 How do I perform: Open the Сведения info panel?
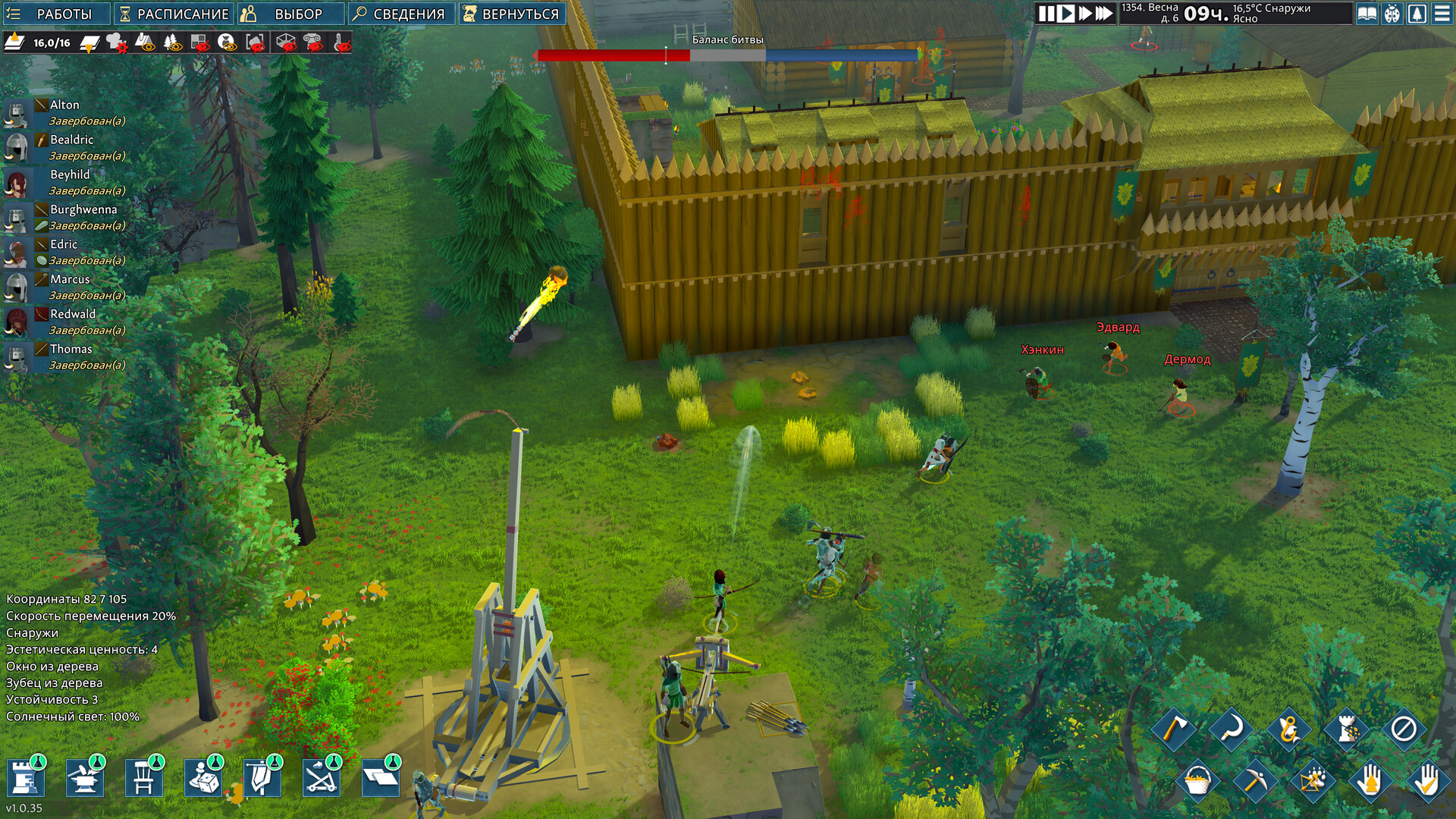[x=401, y=14]
